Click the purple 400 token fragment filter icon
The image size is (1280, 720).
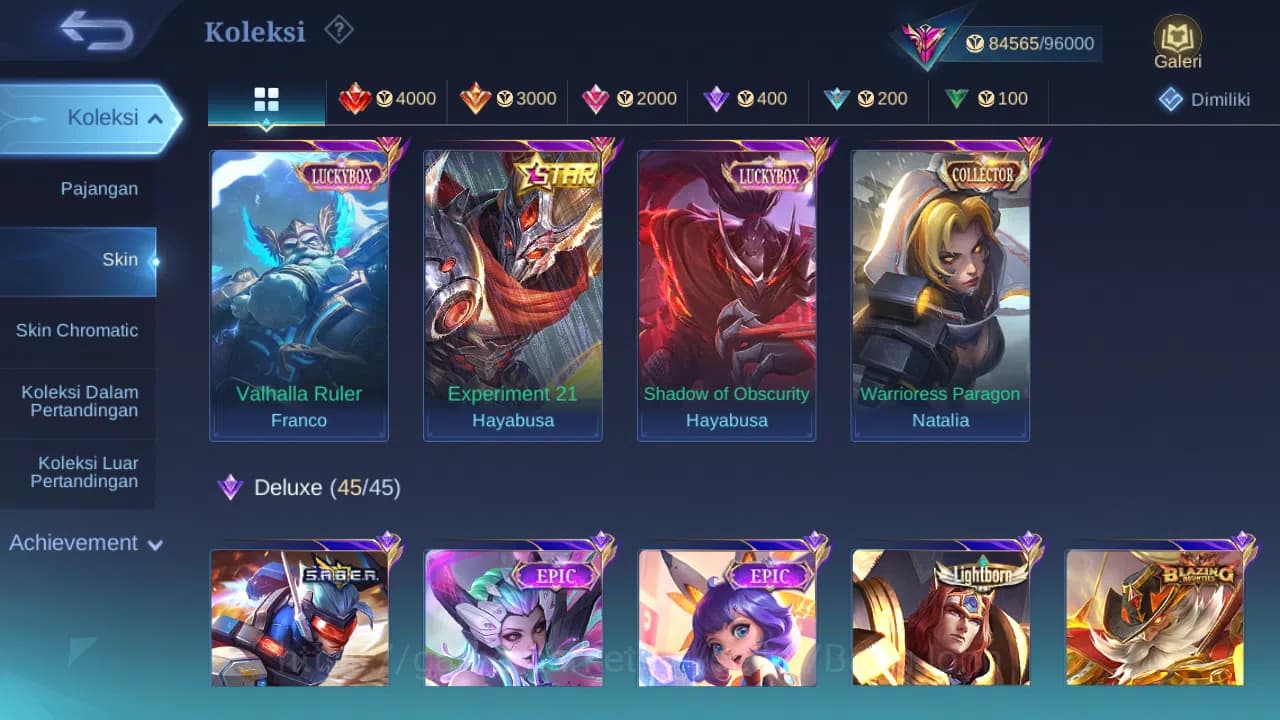714,99
